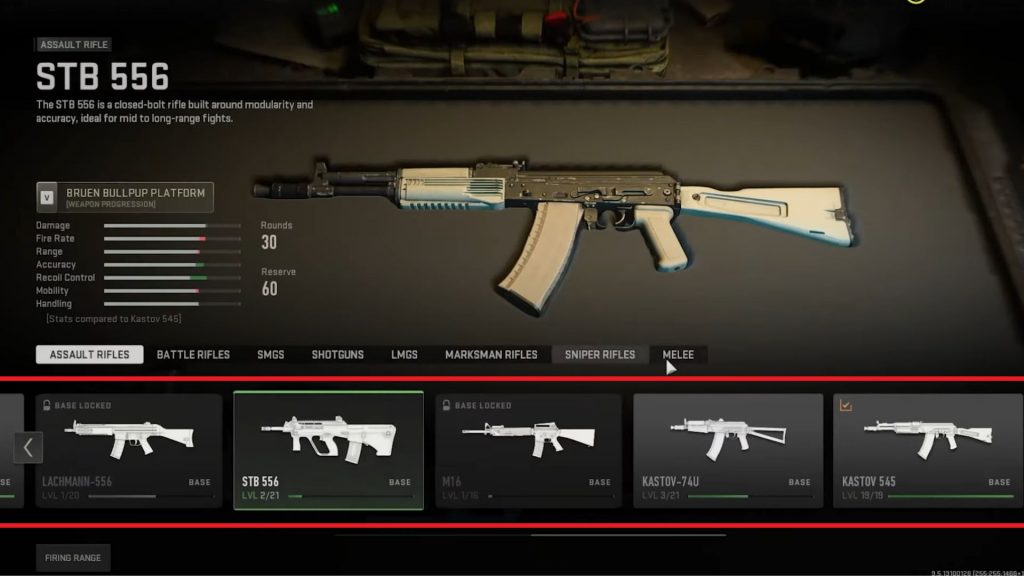The width and height of the screenshot is (1024, 576).
Task: Pick the Kastov-74U weapon card
Action: [x=728, y=450]
